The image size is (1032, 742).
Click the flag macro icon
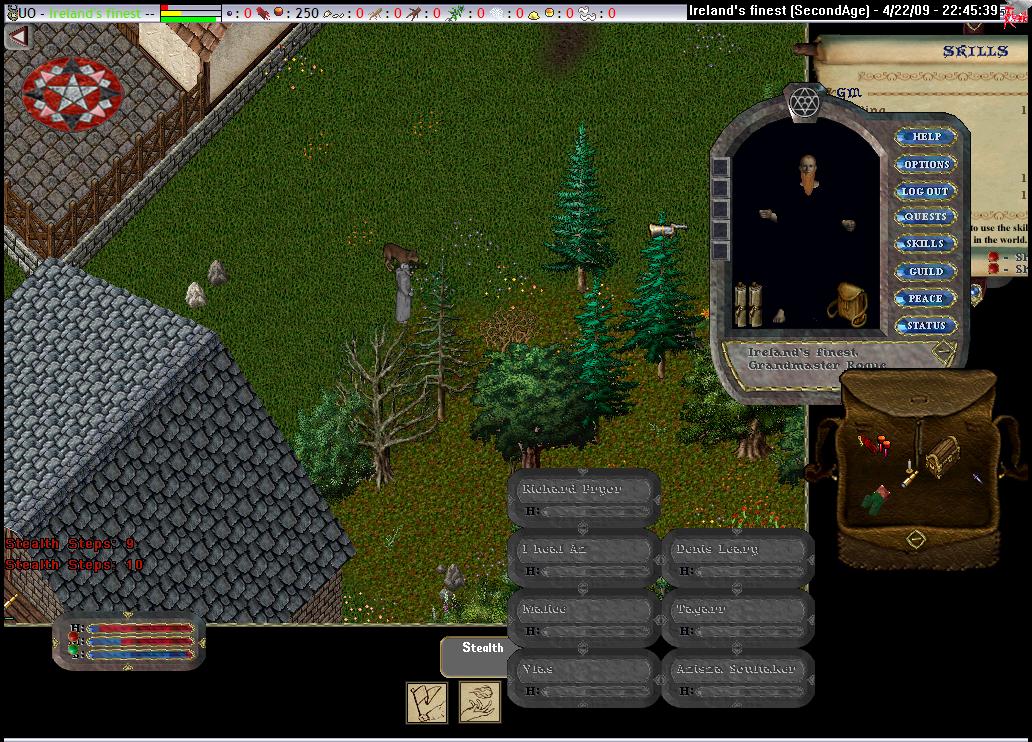click(427, 702)
